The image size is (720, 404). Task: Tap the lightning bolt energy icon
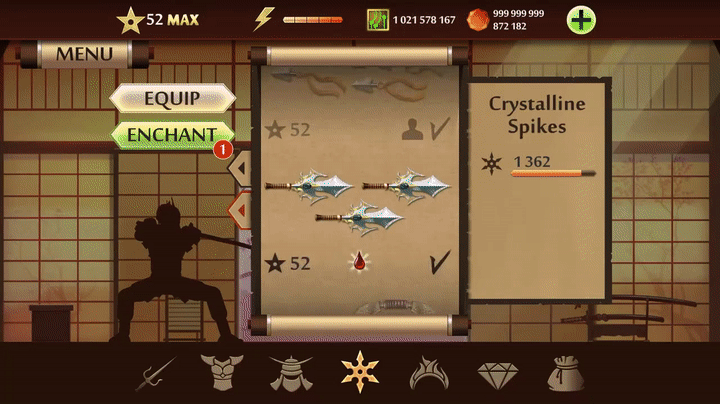pos(264,19)
